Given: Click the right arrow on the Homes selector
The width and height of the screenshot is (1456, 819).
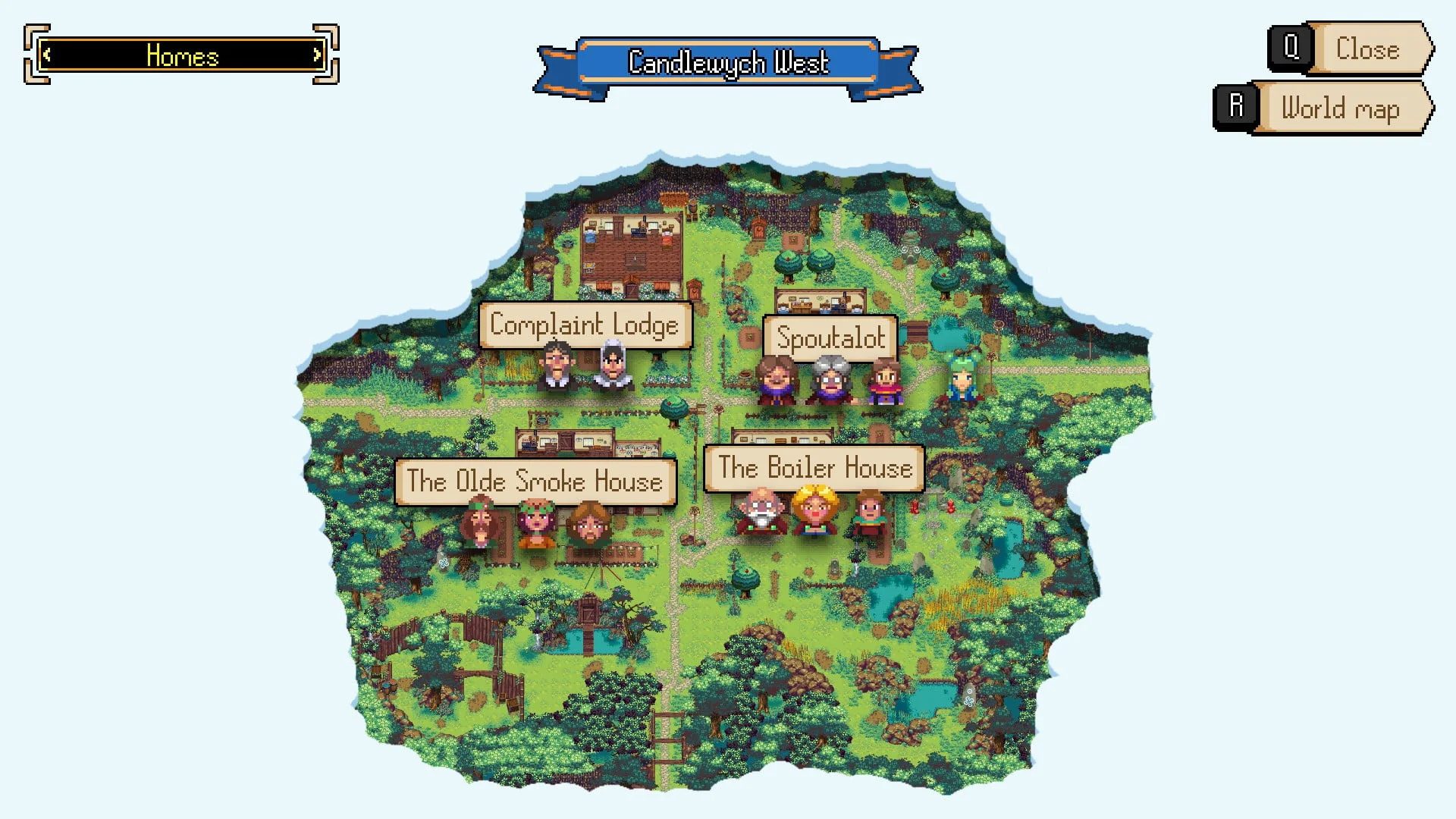Looking at the screenshot, I should (317, 55).
